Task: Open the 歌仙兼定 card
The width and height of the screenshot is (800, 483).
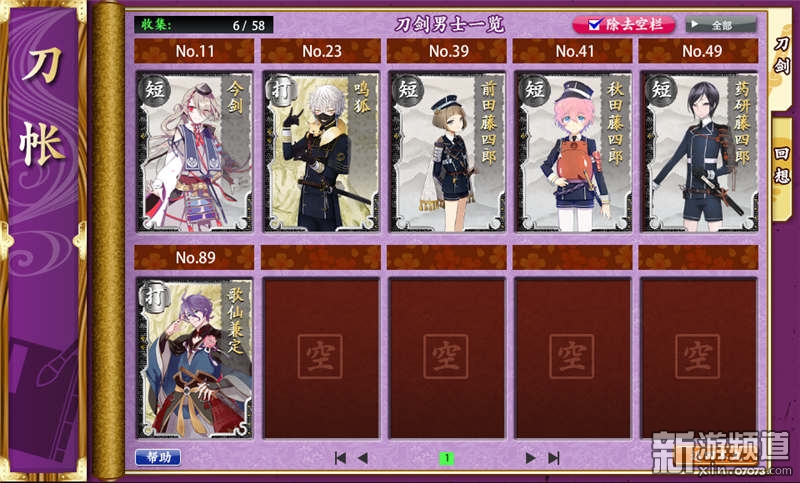Action: pos(194,357)
